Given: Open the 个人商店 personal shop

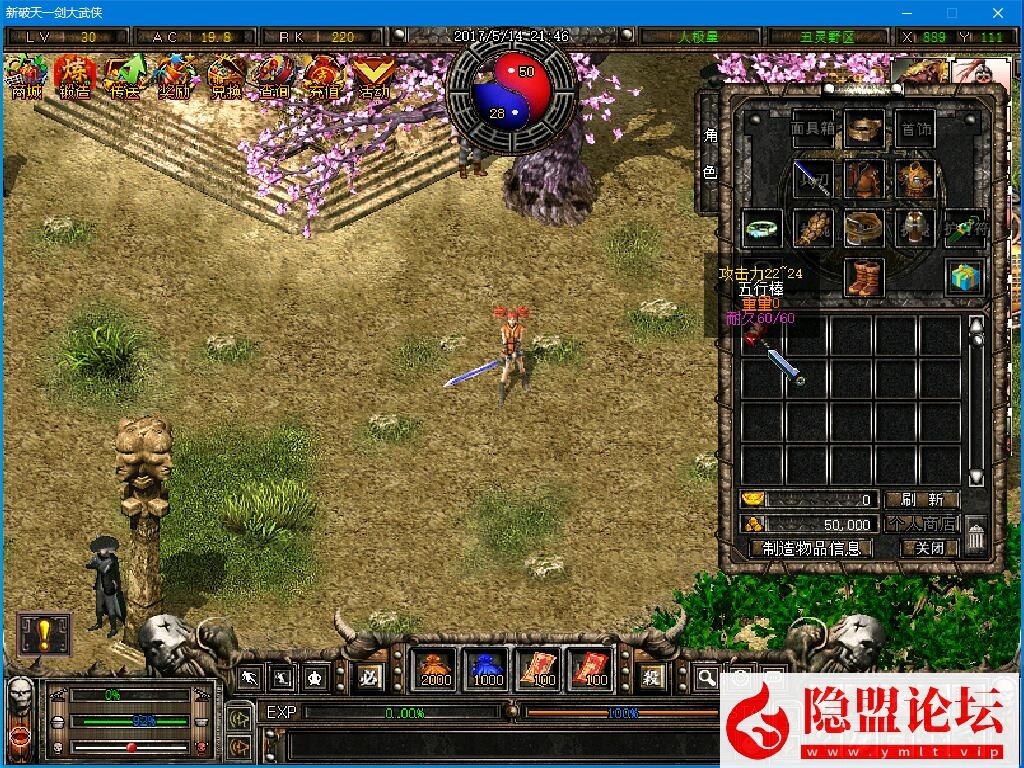Looking at the screenshot, I should point(921,524).
